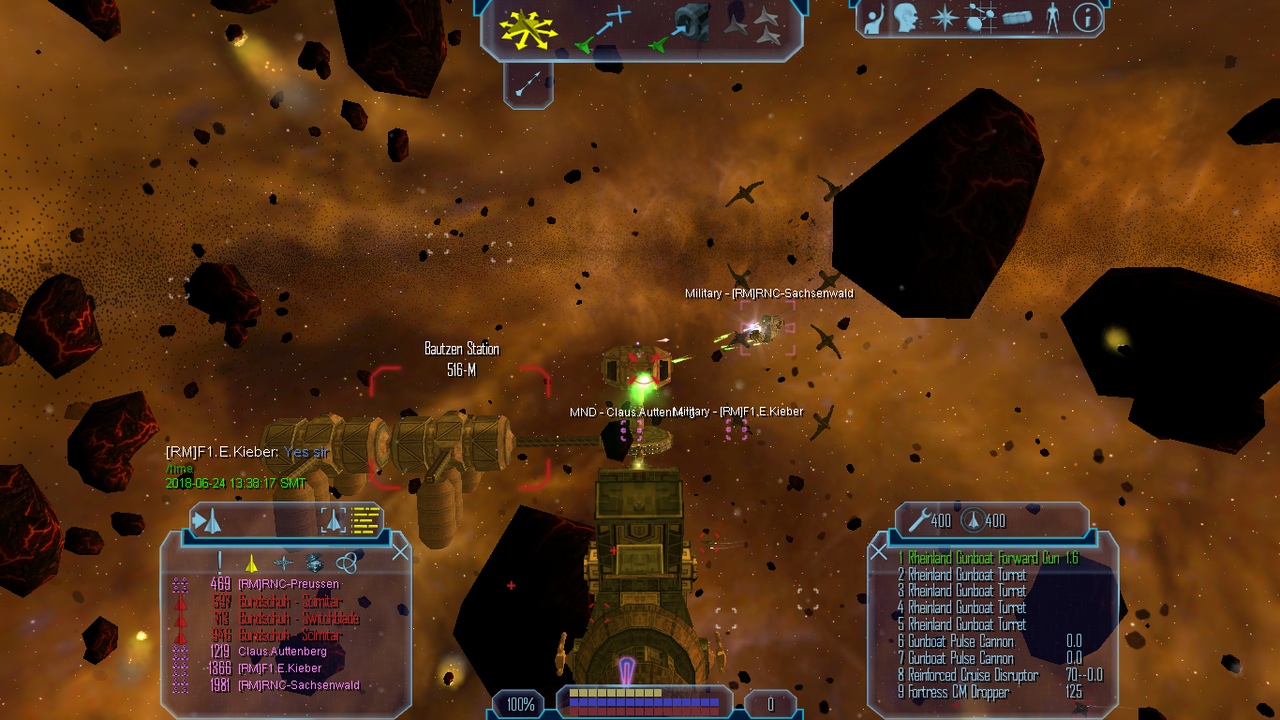
Task: Show the information panel via the 'i' icon
Action: click(1087, 18)
